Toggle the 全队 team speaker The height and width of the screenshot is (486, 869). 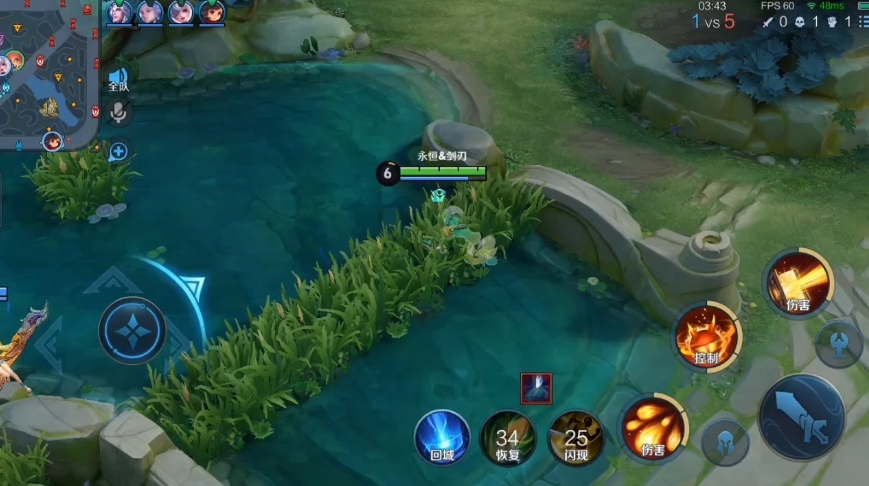pos(118,78)
